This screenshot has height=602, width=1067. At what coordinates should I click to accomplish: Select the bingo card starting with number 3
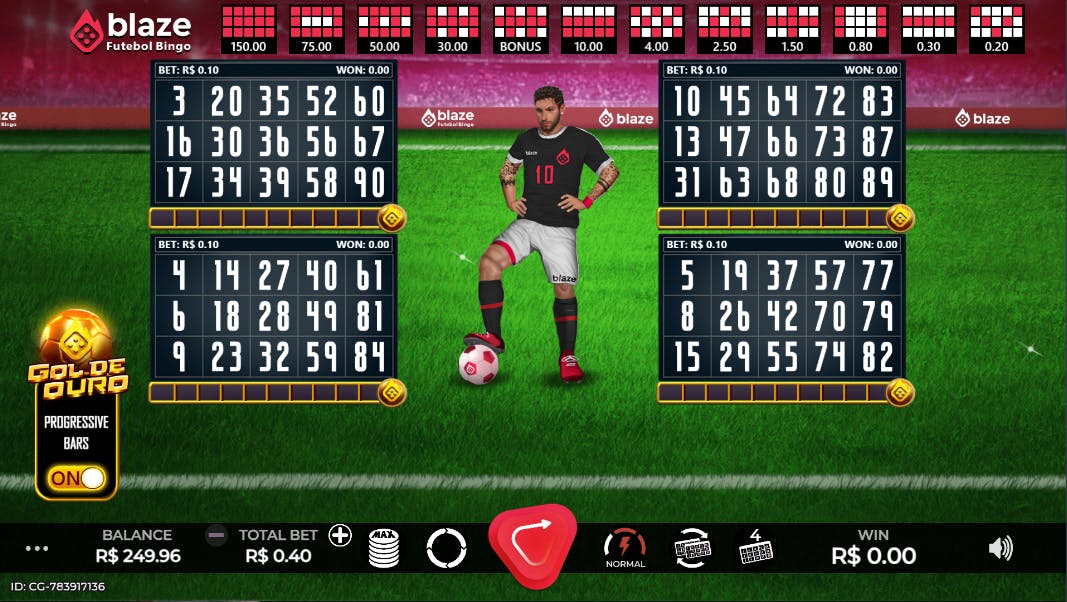pyautogui.click(x=273, y=142)
